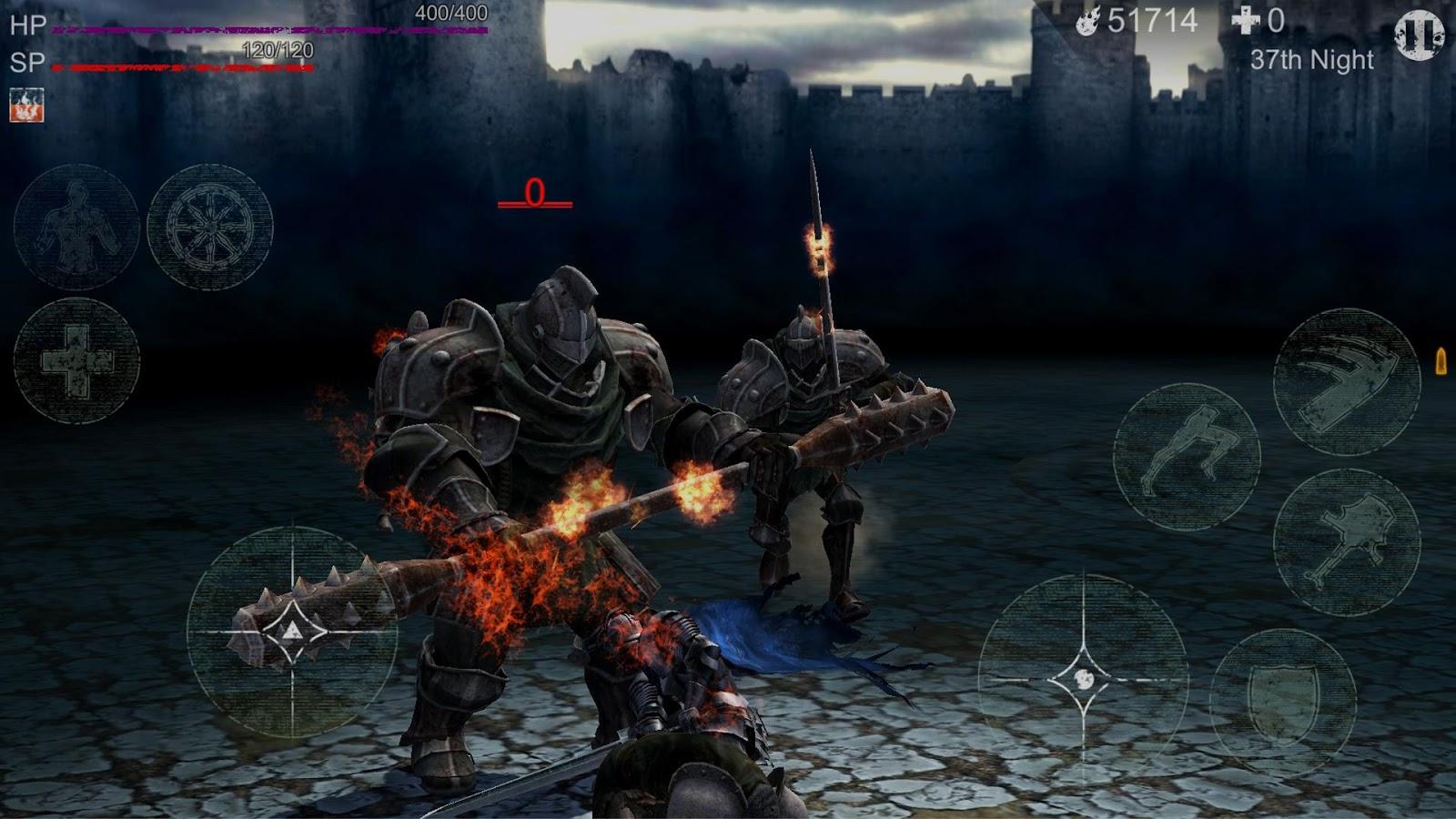The height and width of the screenshot is (819, 1456).
Task: Tap the armored torso skill button
Action: [76, 227]
